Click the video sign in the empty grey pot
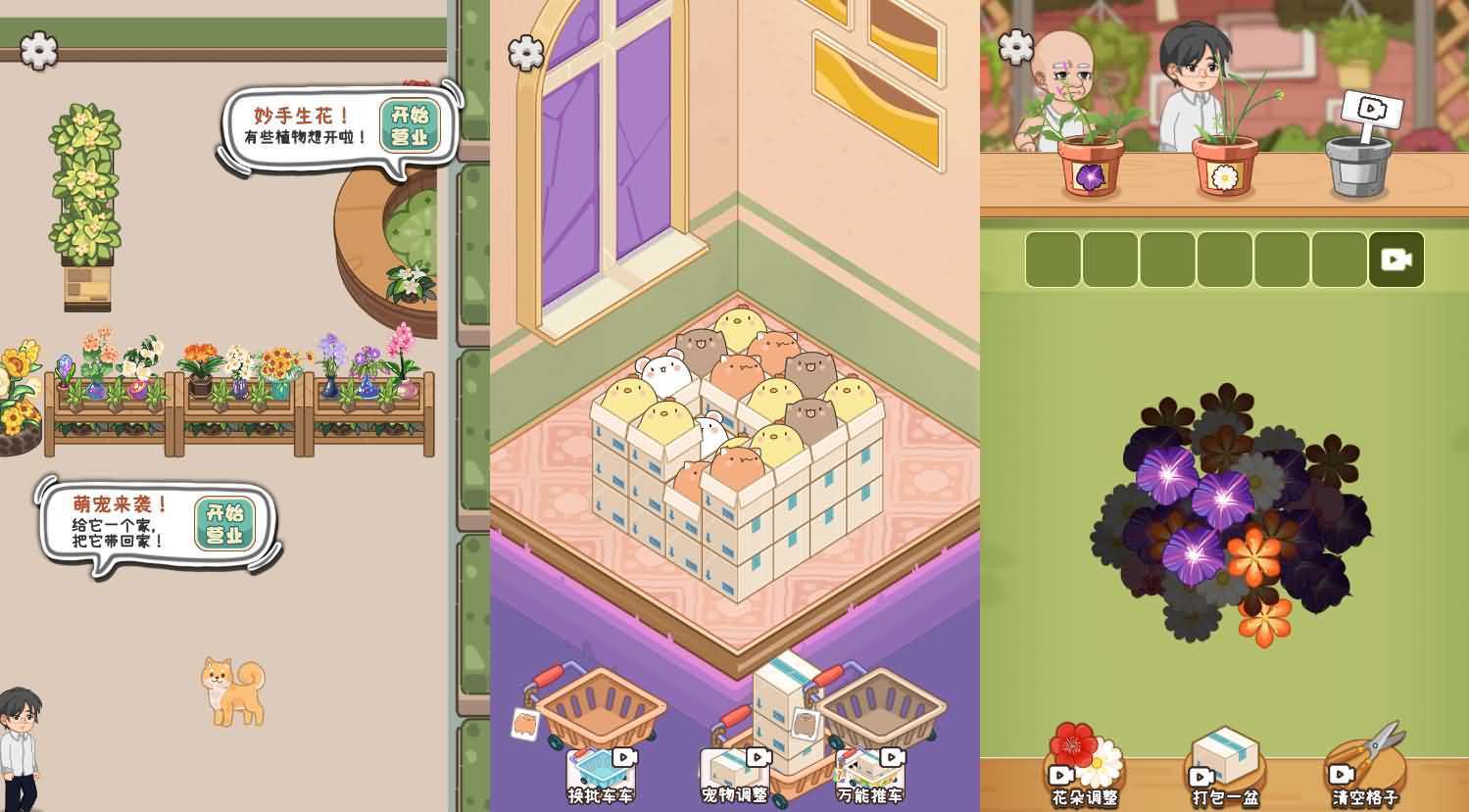 1373,108
